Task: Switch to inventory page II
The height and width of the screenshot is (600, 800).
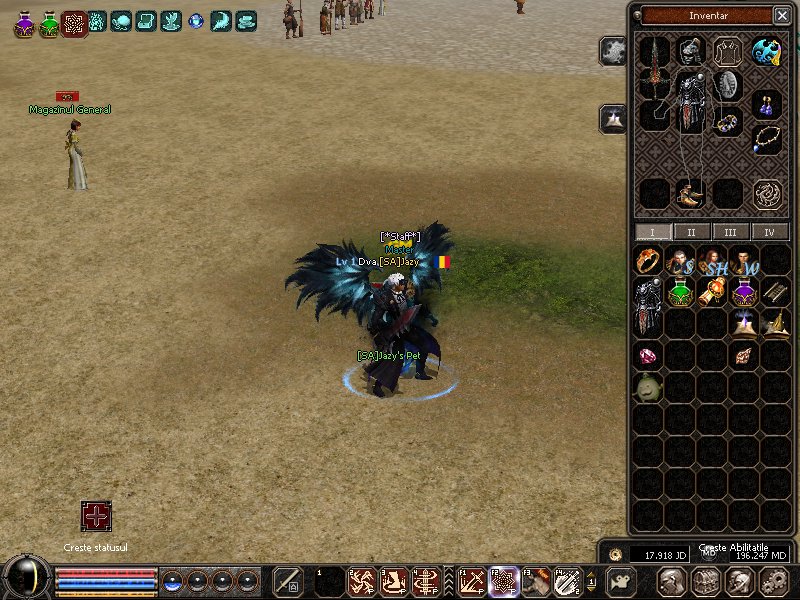Action: 691,232
